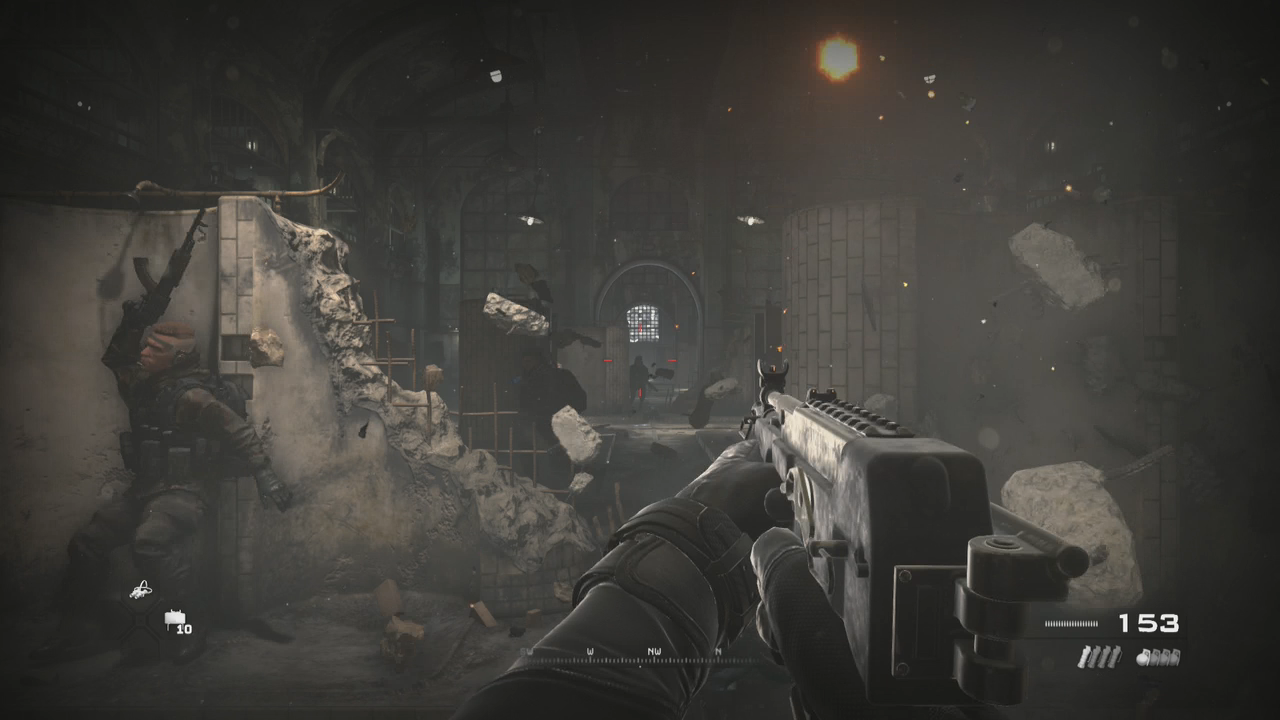This screenshot has height=720, width=1280.
Task: Select the night vision goggles icon
Action: (x=142, y=589)
